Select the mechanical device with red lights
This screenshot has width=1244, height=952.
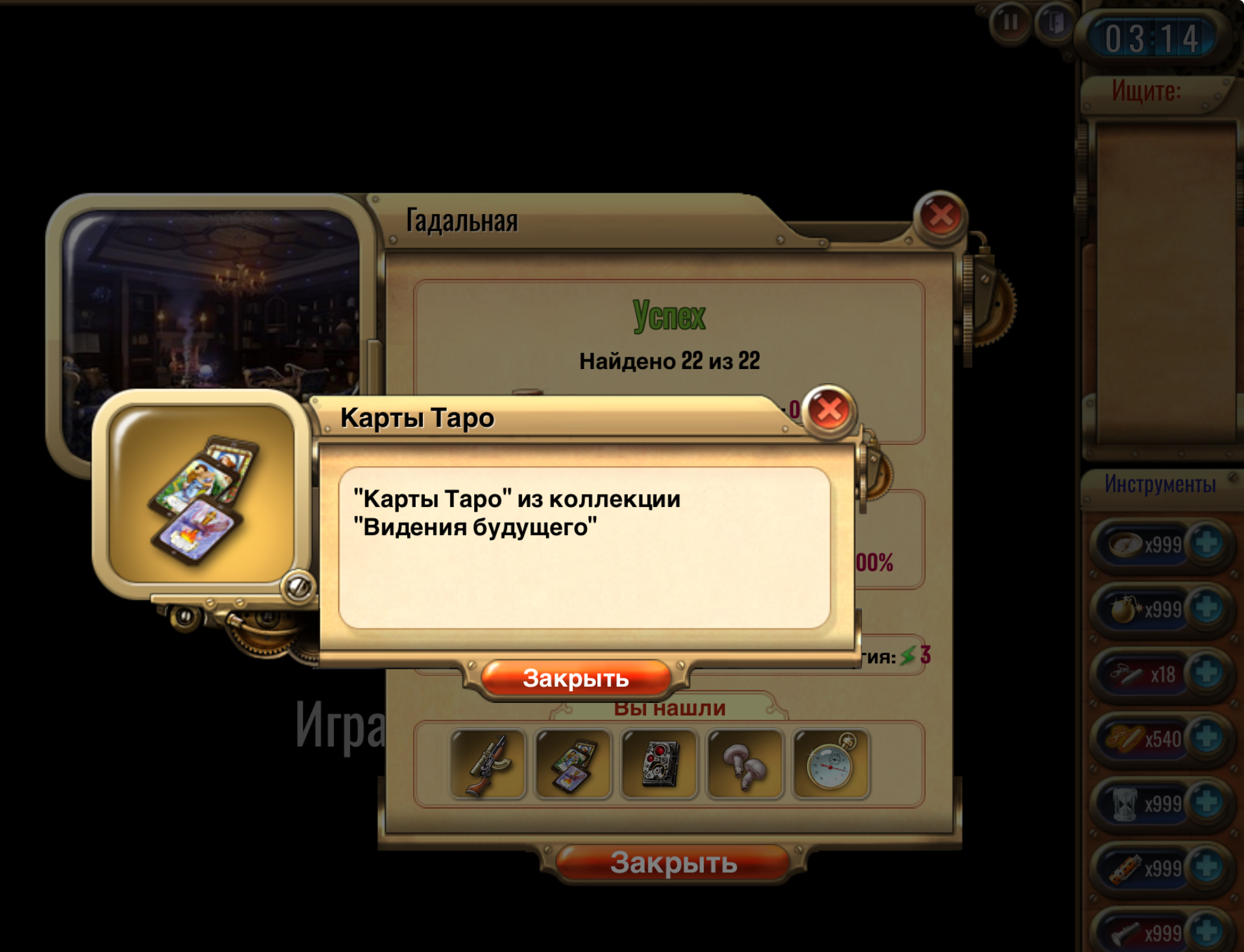point(659,765)
